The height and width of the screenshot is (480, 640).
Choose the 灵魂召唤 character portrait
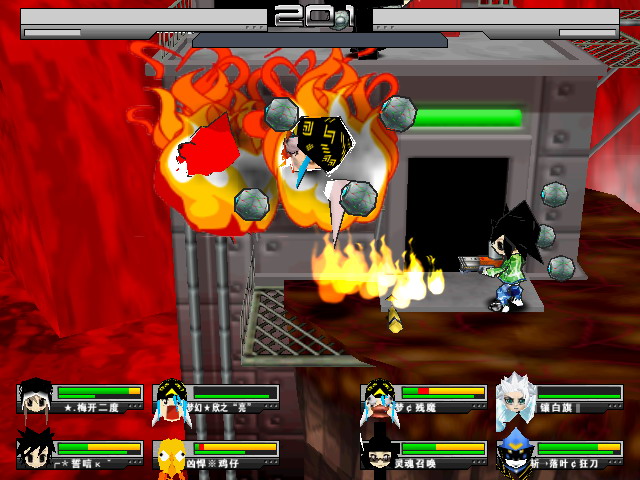[x=378, y=452]
